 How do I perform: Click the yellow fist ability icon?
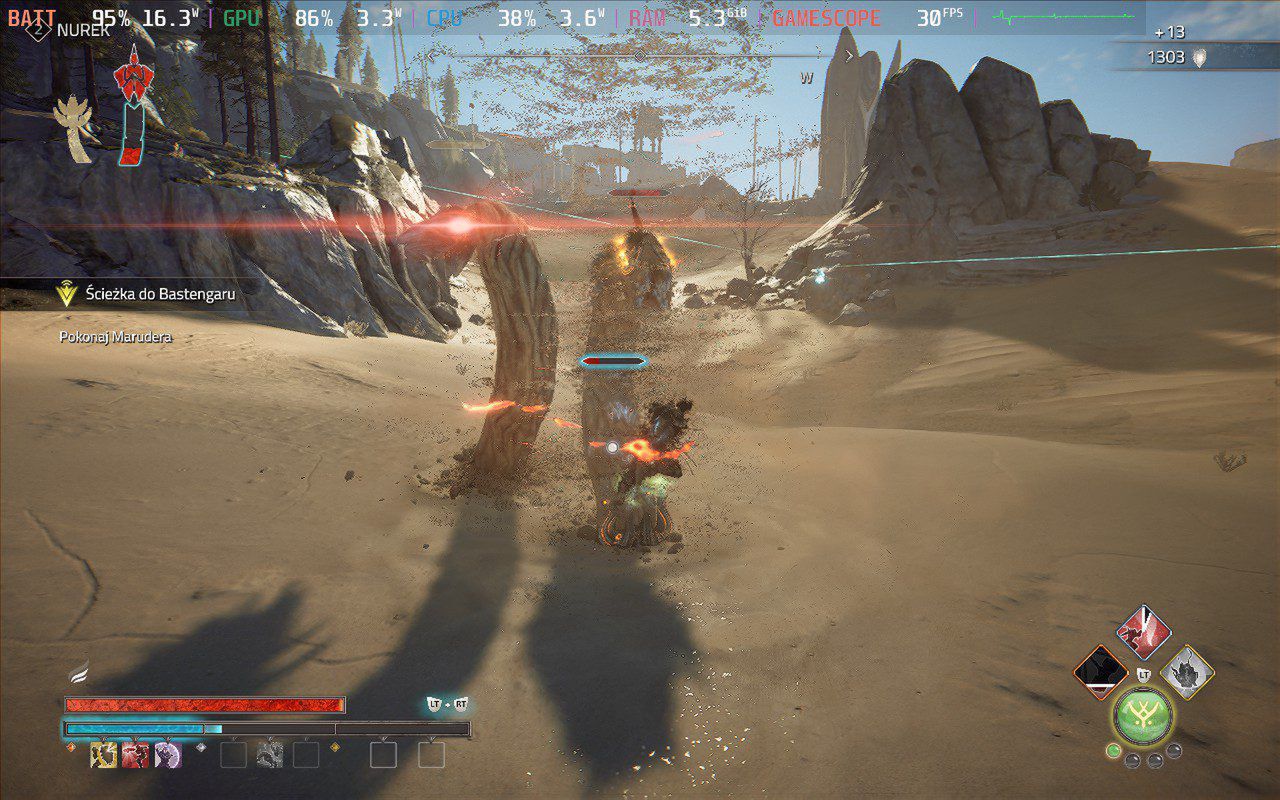pyautogui.click(x=103, y=755)
